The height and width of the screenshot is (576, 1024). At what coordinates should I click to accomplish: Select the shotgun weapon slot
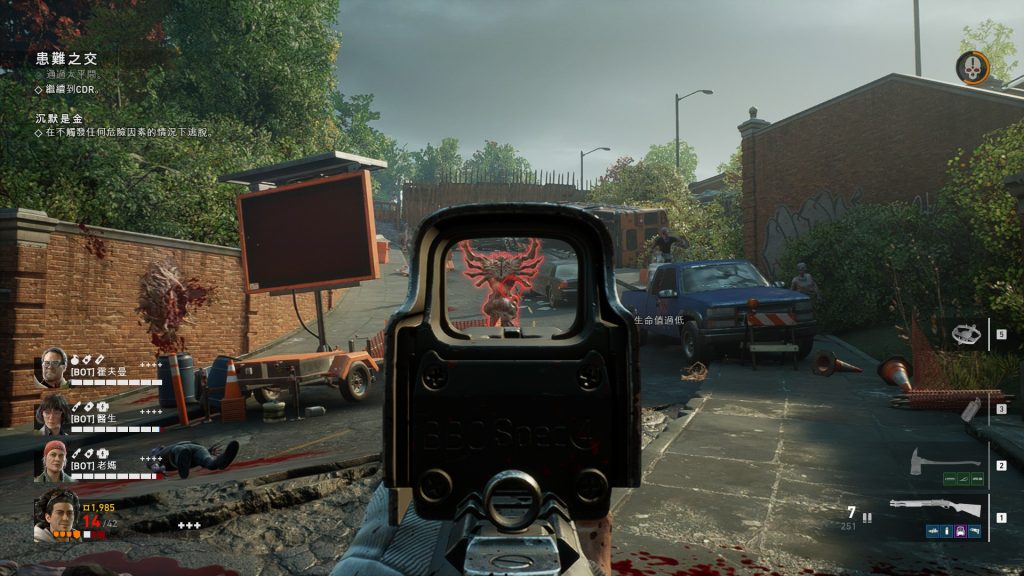(934, 508)
